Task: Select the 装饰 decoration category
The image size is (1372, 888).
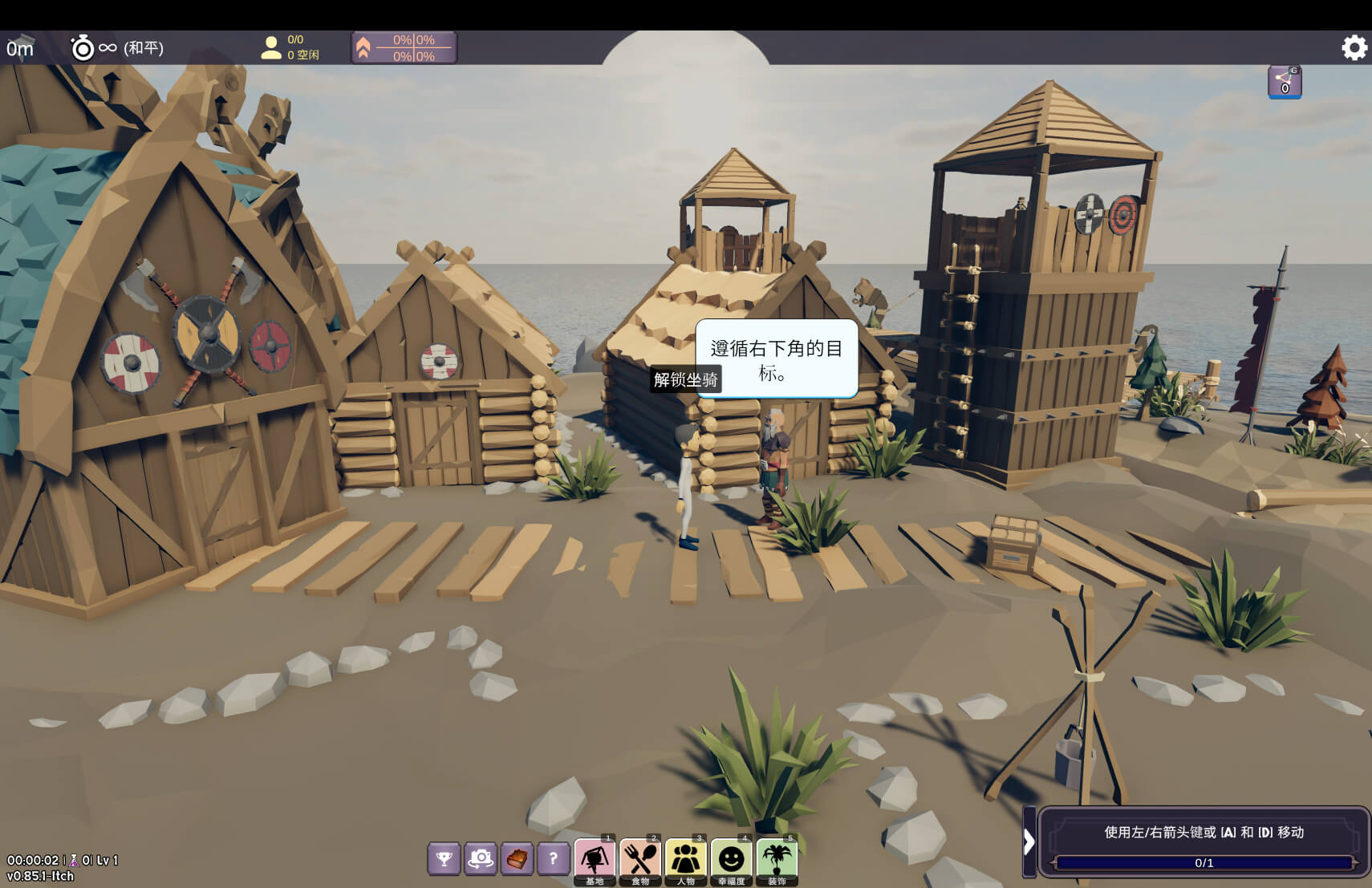Action: tap(777, 860)
